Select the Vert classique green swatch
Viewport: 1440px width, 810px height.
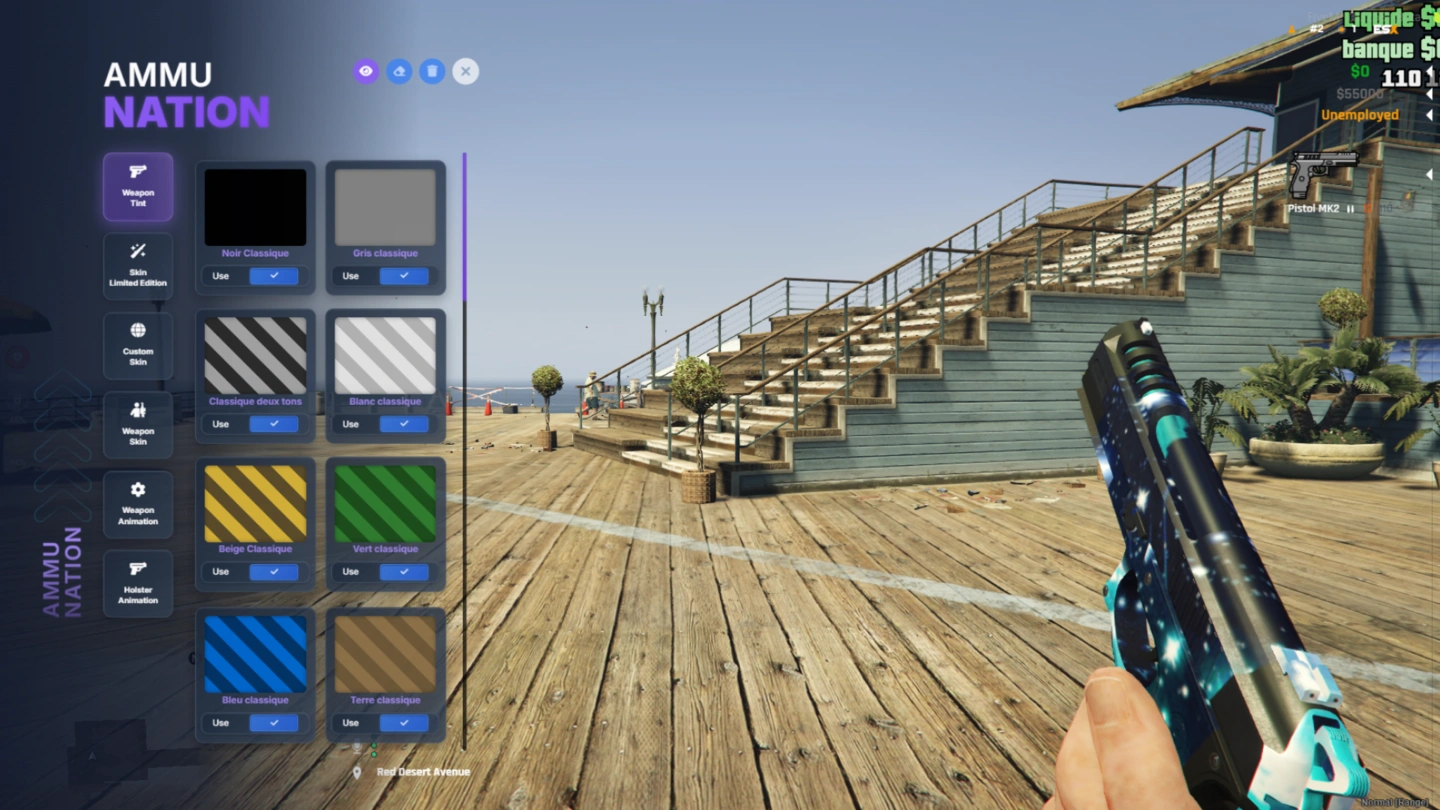pyautogui.click(x=385, y=503)
